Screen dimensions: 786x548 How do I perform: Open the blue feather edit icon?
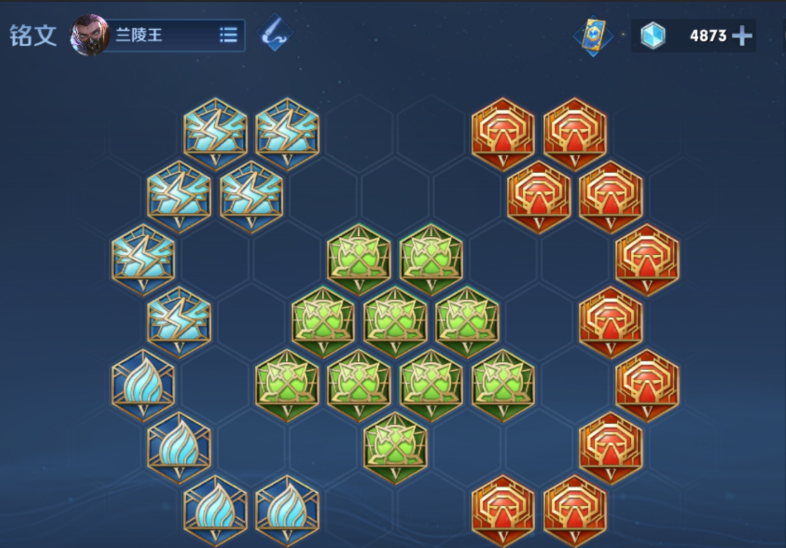tap(273, 35)
